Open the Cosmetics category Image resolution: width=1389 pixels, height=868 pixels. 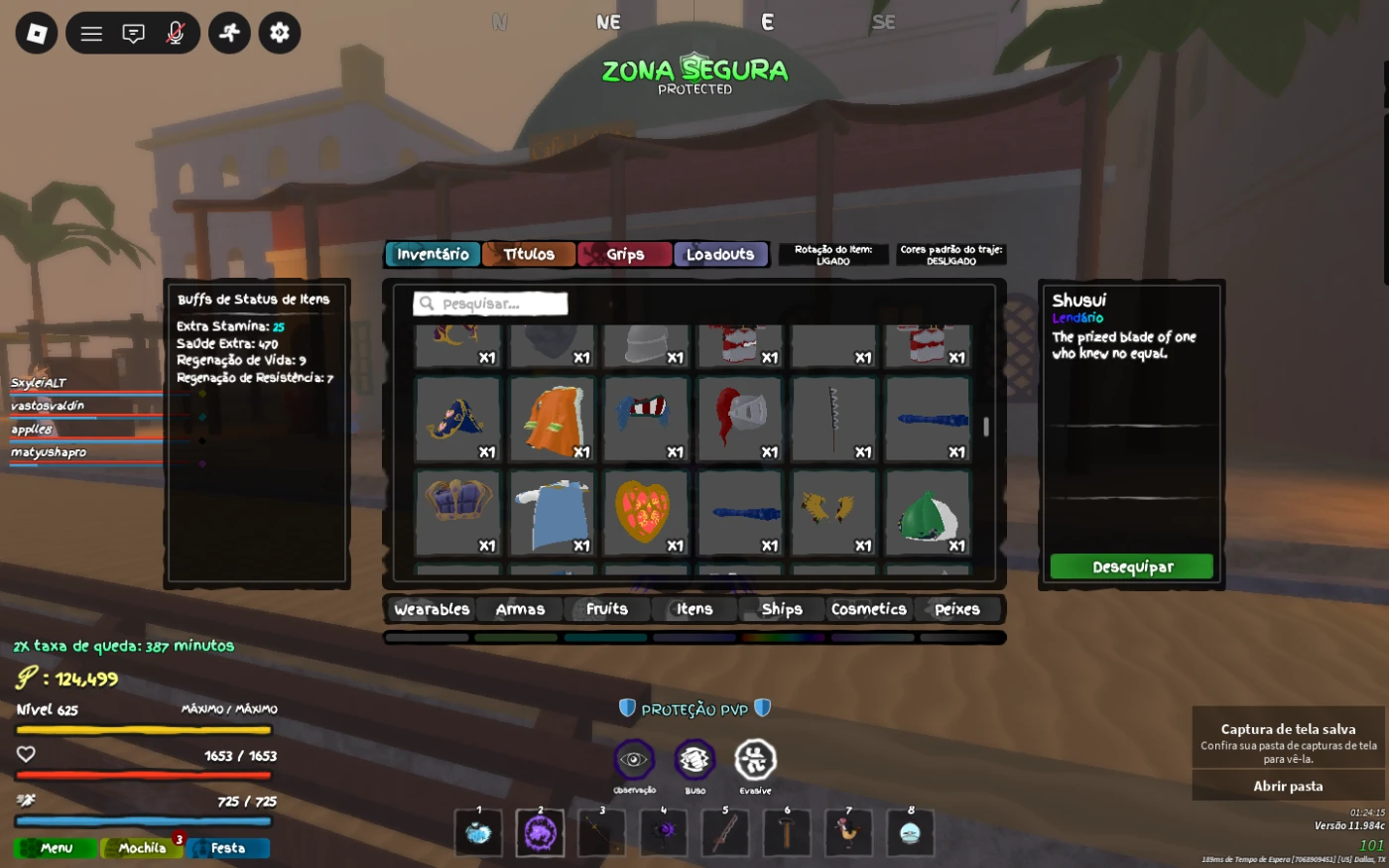pyautogui.click(x=869, y=609)
